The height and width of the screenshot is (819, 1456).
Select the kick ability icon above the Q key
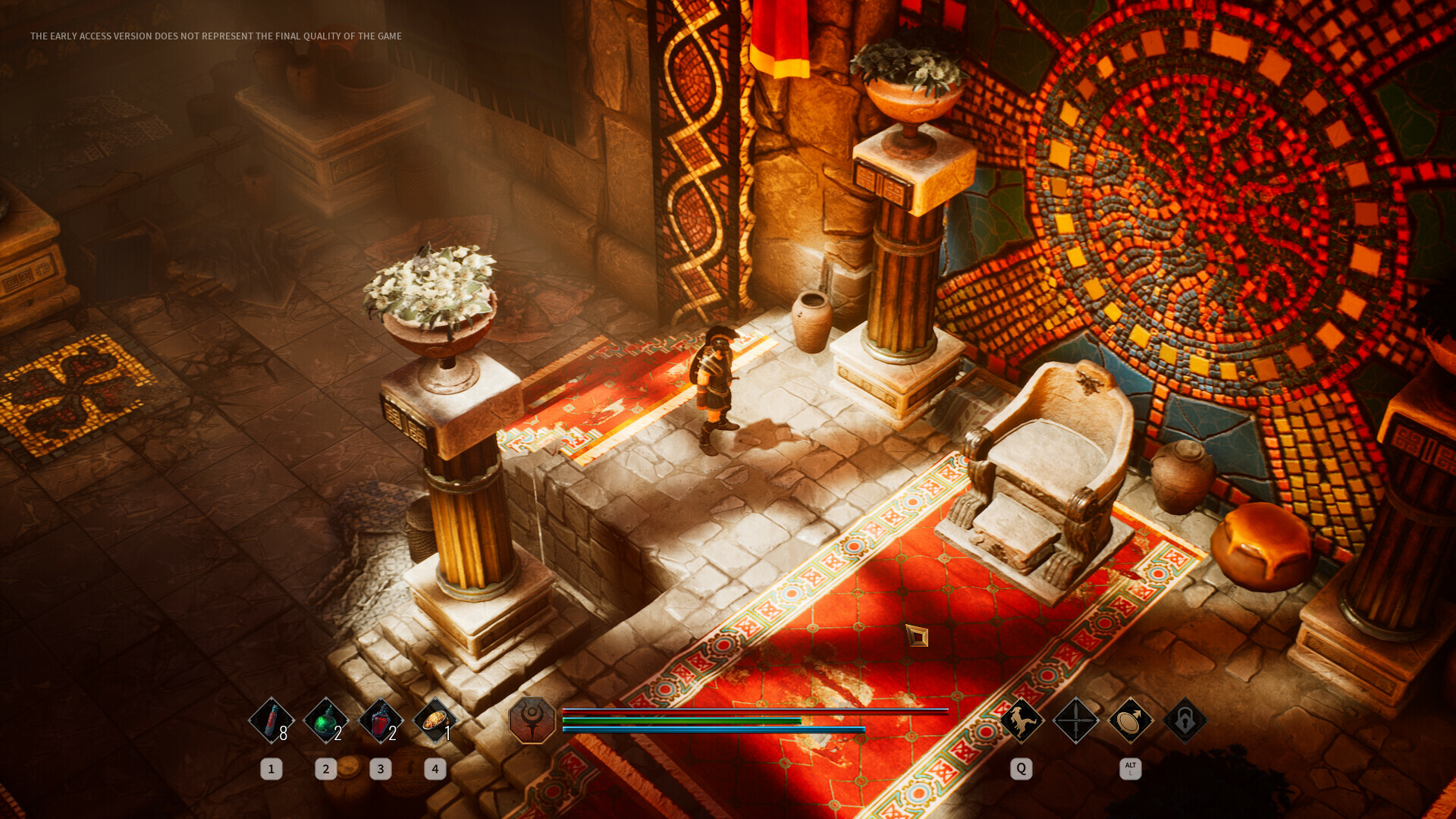point(1020,722)
